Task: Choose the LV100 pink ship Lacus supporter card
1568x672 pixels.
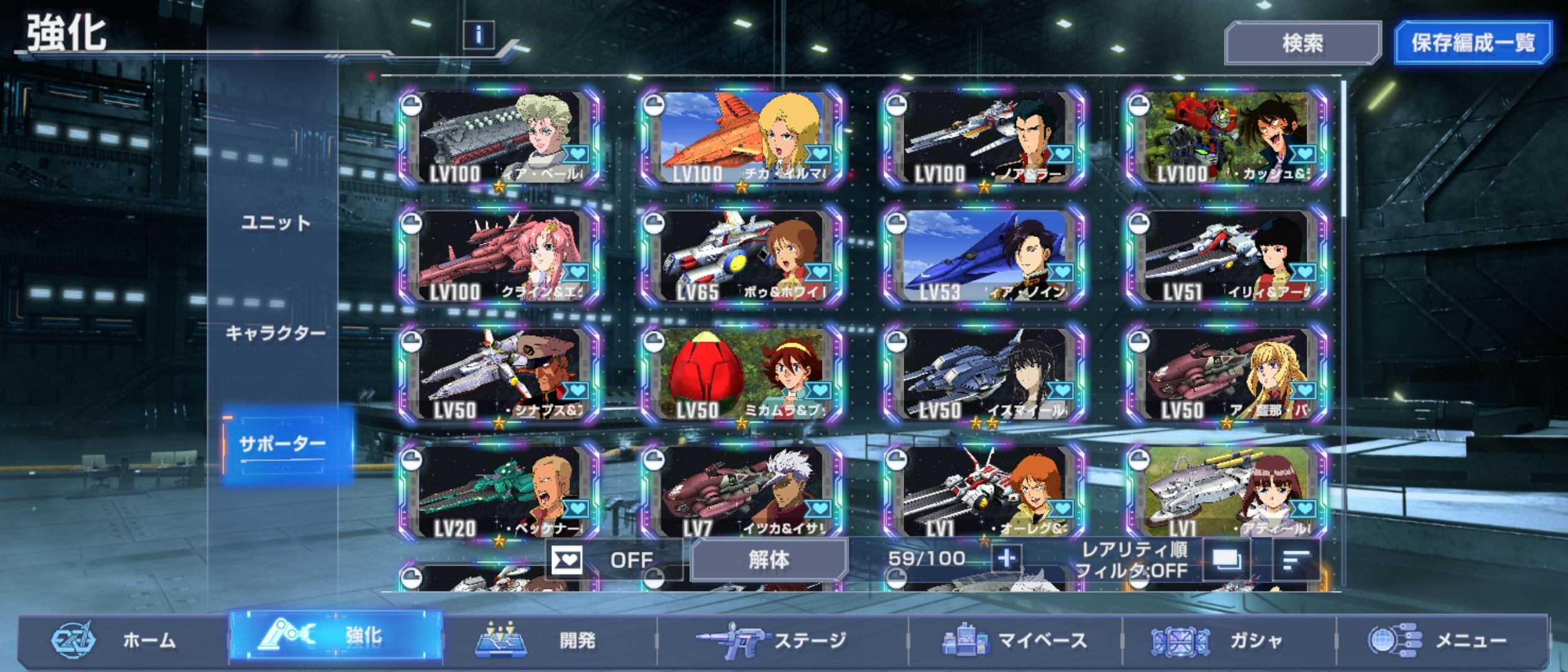Action: click(x=500, y=256)
